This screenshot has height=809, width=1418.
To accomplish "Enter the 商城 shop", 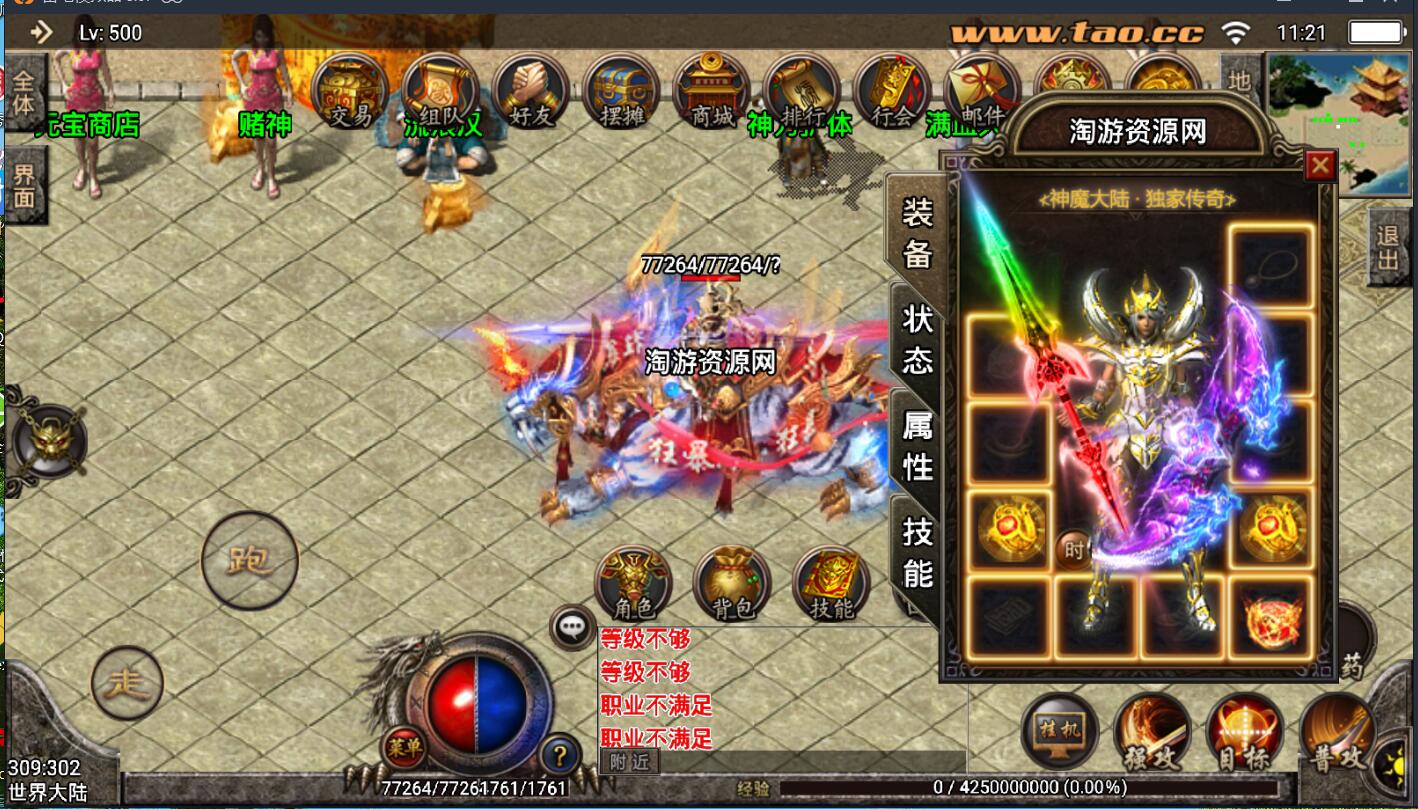I will pos(711,92).
